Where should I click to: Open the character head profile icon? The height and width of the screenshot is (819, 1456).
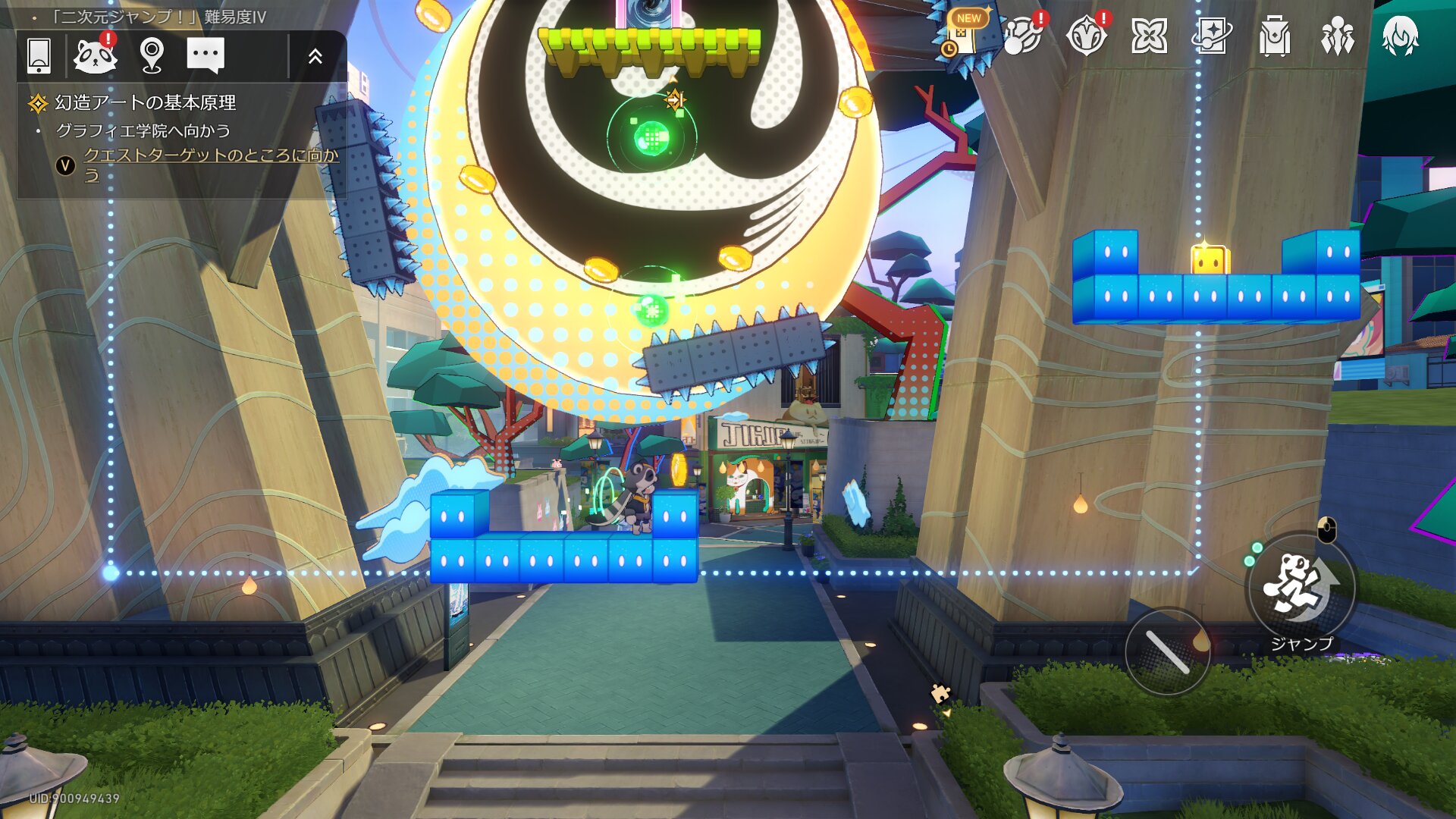pyautogui.click(x=1400, y=36)
